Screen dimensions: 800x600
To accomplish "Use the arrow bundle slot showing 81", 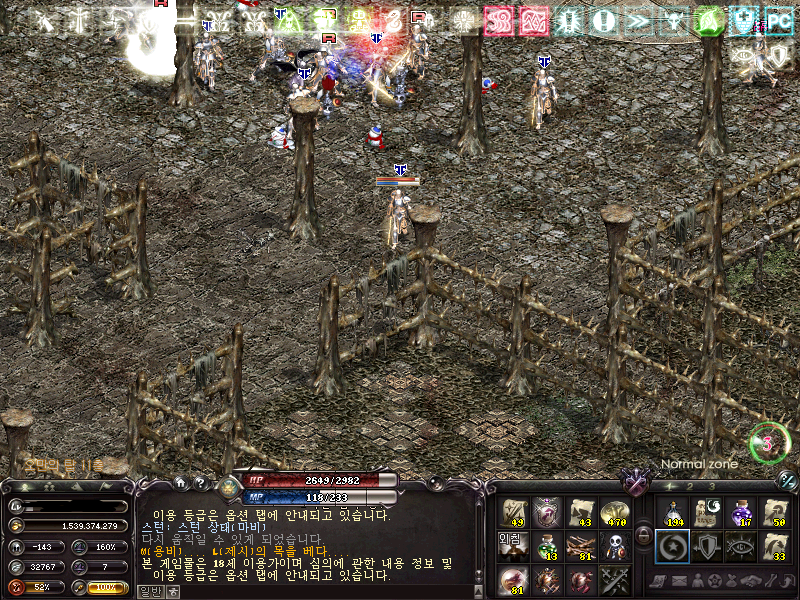I will (x=580, y=547).
